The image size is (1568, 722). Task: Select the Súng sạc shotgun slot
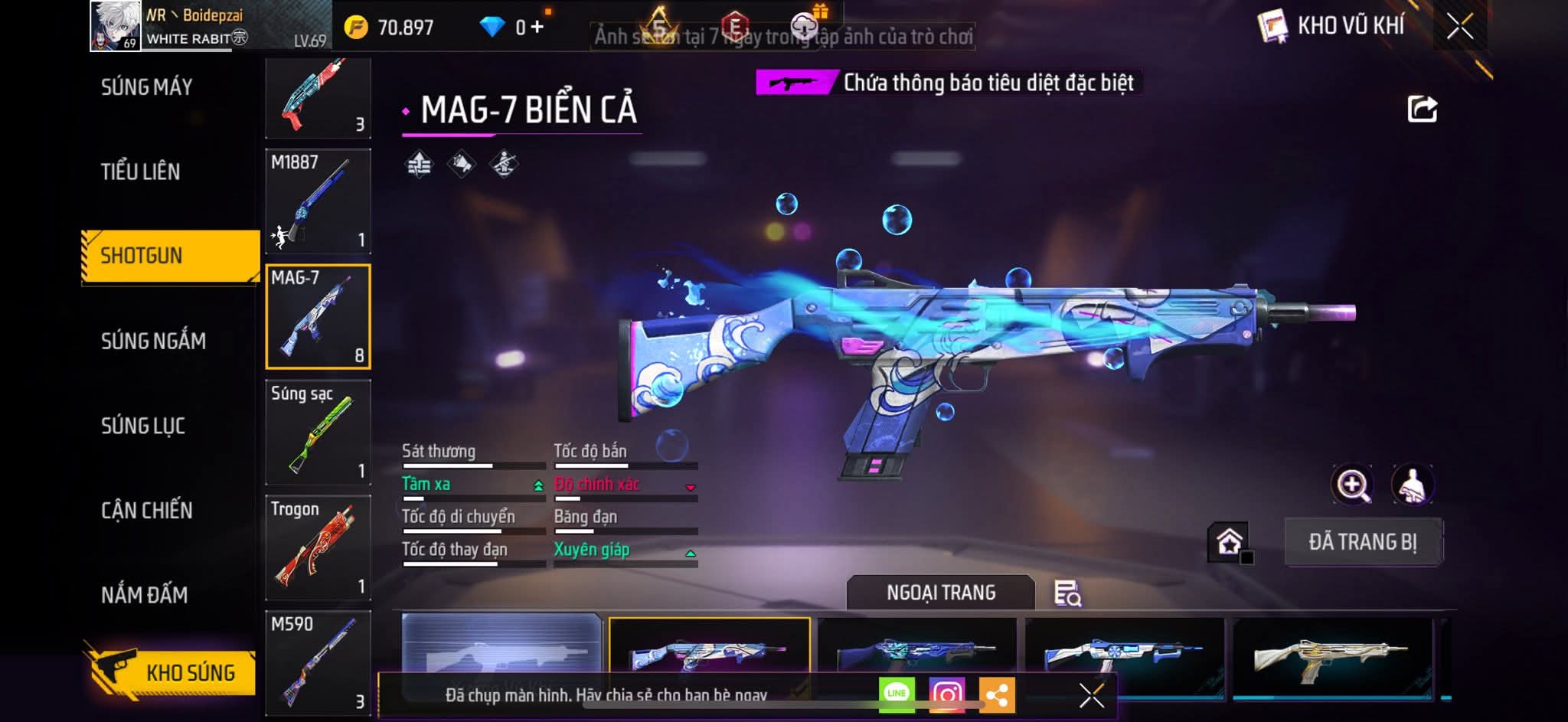pyautogui.click(x=318, y=432)
